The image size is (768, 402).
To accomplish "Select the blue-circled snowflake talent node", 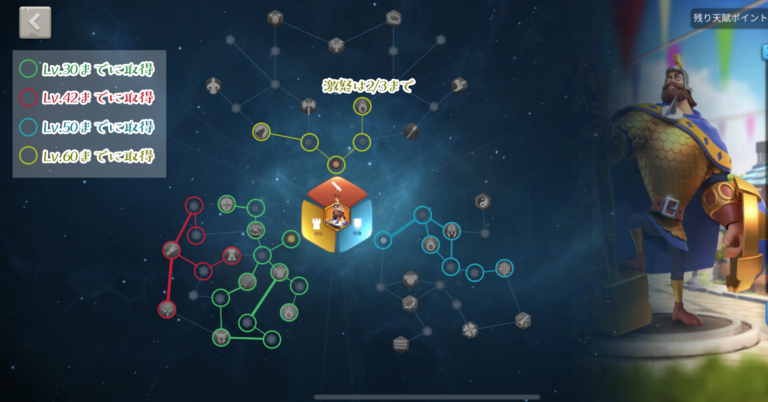I will pos(504,268).
